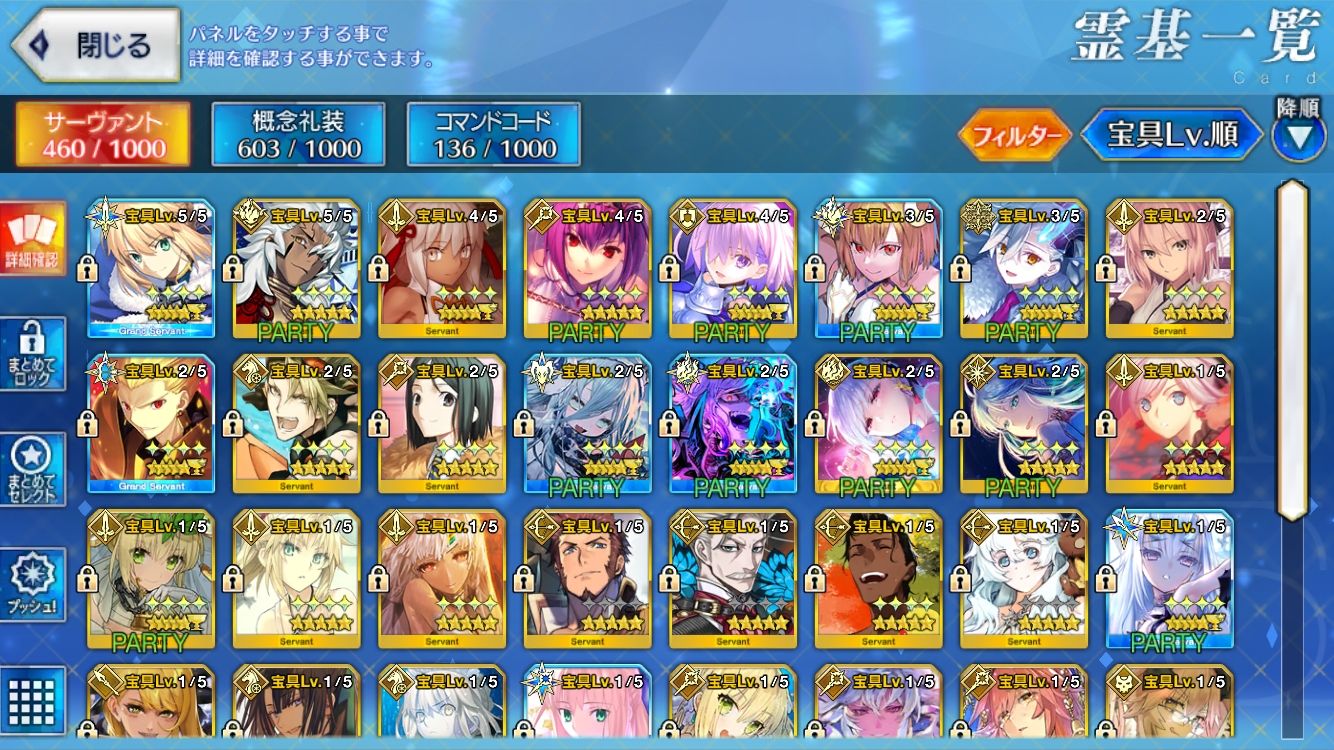The image size is (1334, 750).
Task: Show the コマンドコード tab
Action: (x=494, y=135)
